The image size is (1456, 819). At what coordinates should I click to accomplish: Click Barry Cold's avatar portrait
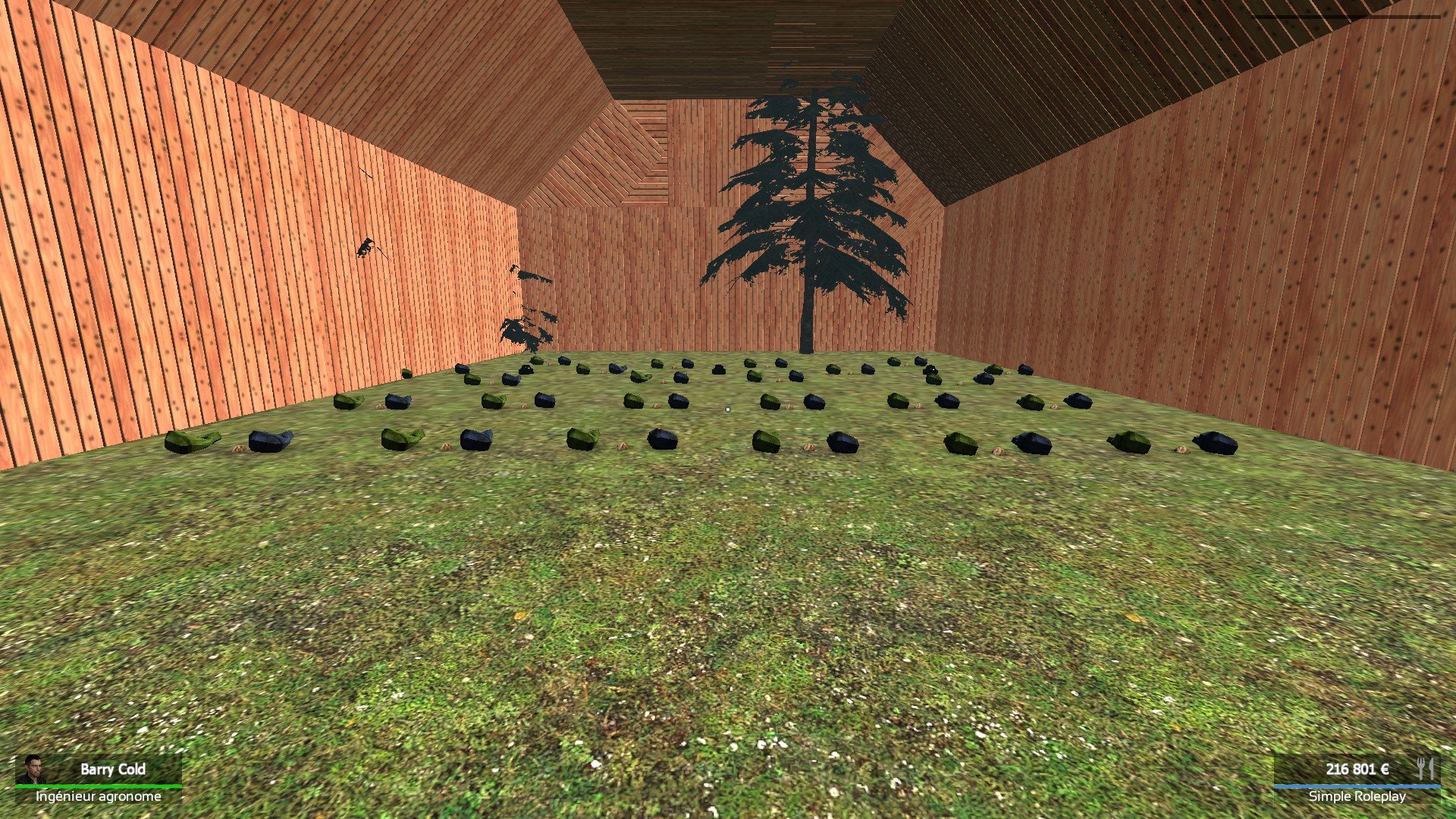(32, 769)
